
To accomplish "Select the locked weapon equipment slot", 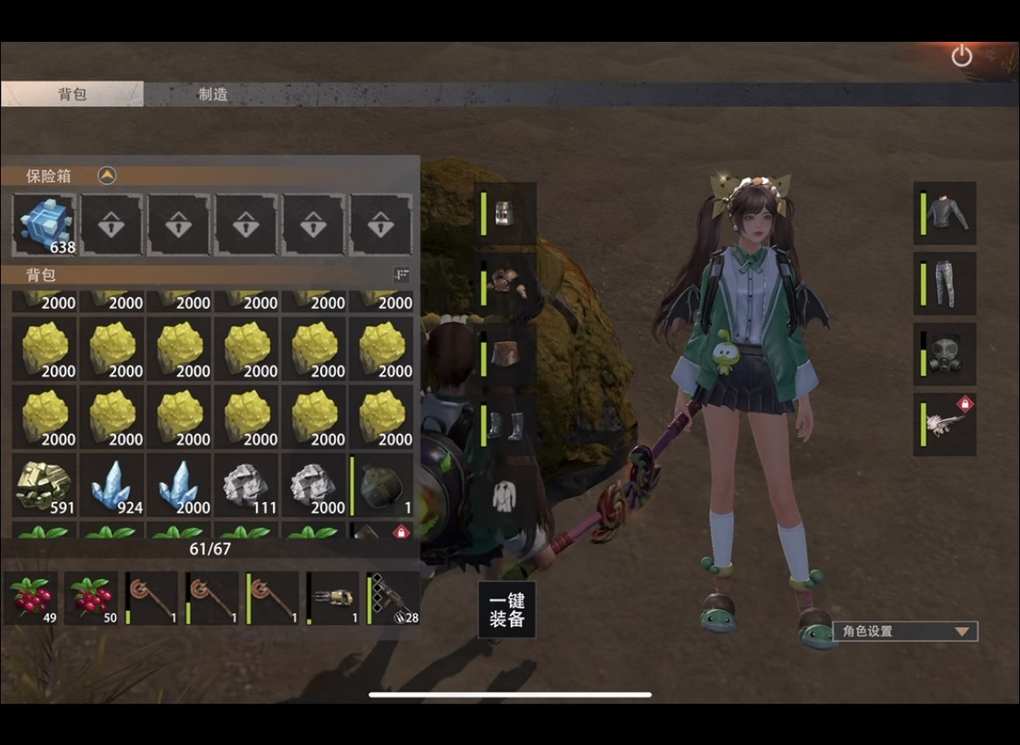I will point(945,425).
